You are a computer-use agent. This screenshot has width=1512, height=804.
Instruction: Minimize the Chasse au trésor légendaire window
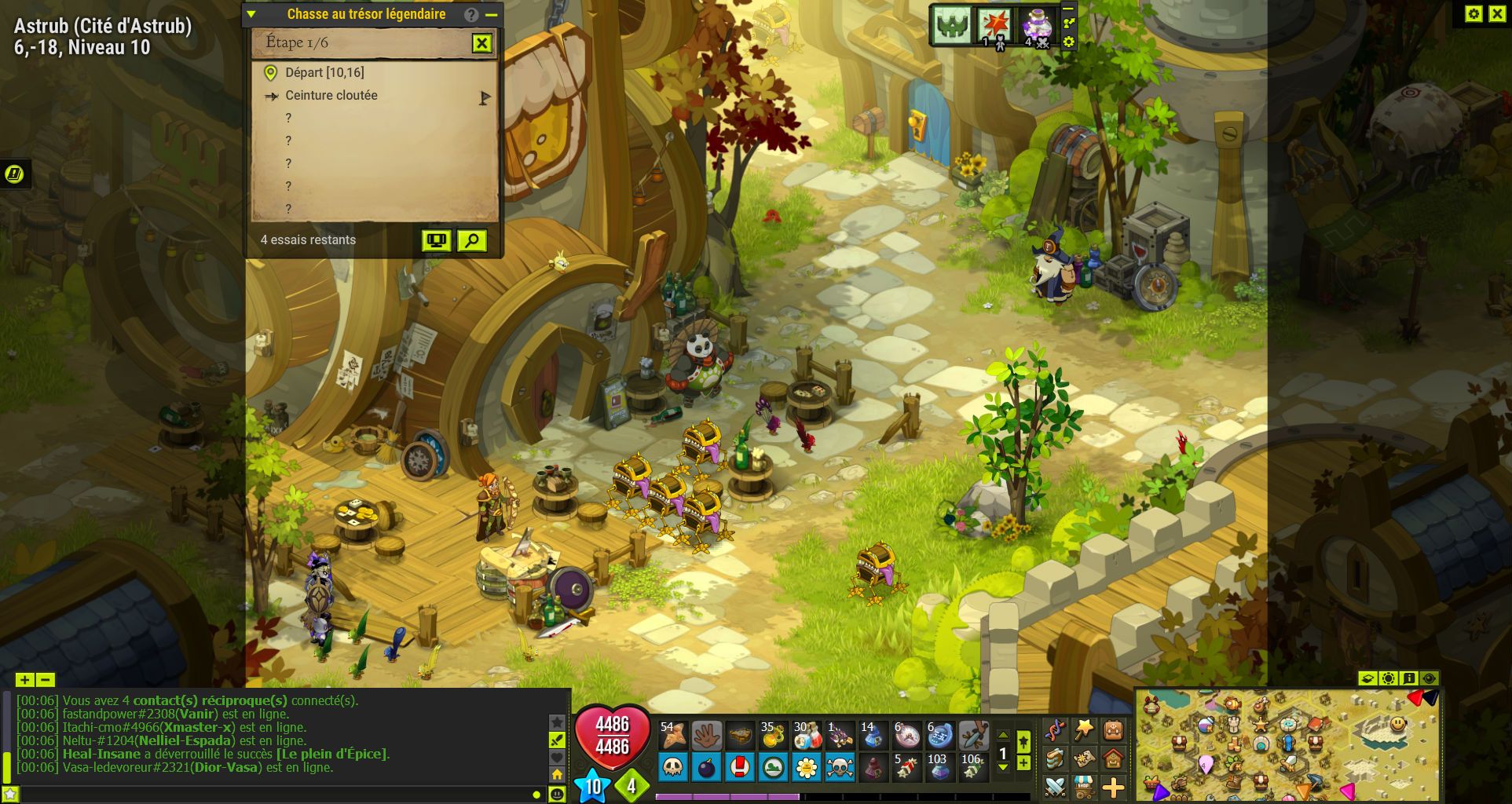pyautogui.click(x=492, y=14)
